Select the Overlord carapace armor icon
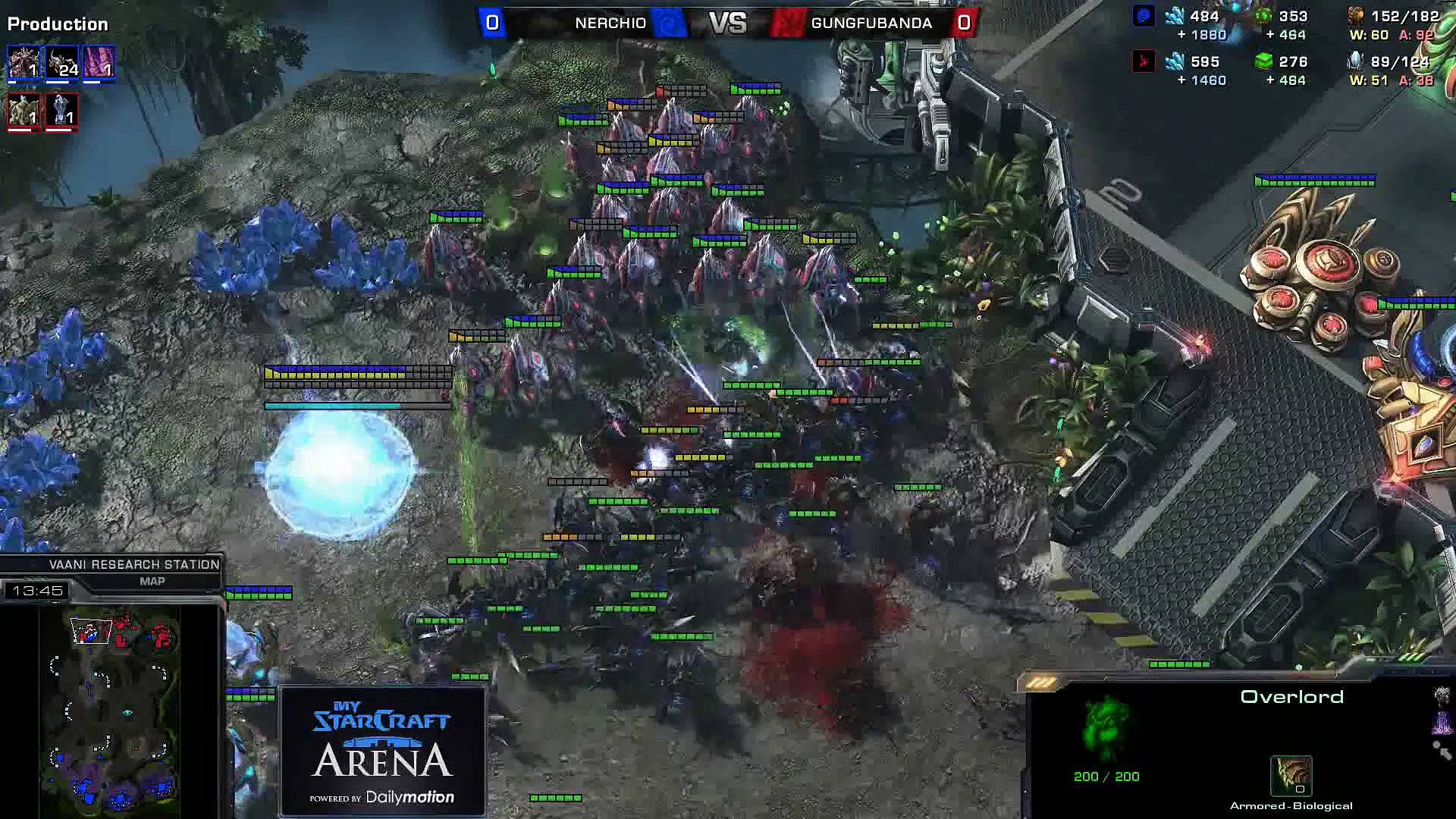 point(1291,775)
